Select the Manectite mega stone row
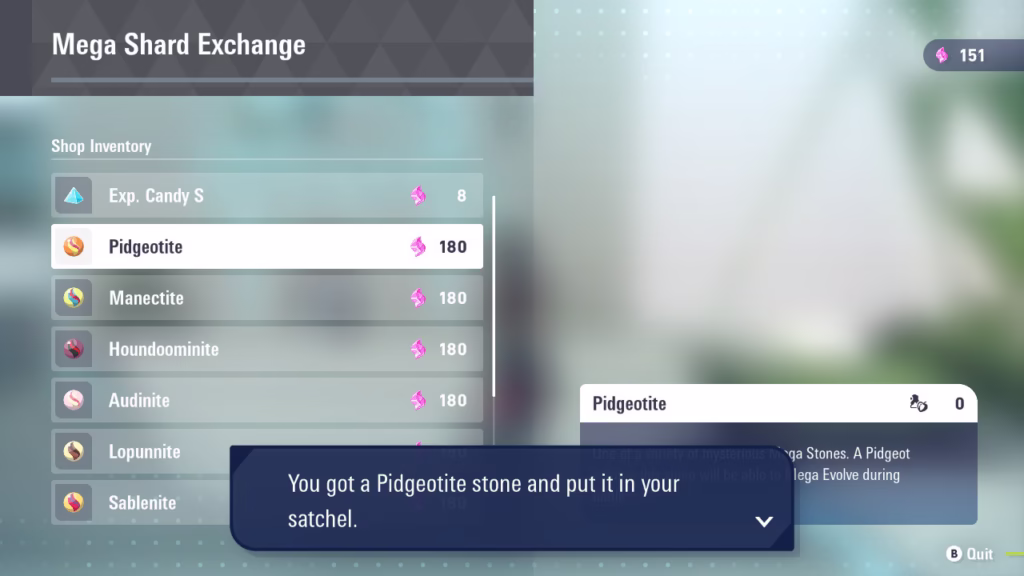This screenshot has width=1024, height=576. 267,297
